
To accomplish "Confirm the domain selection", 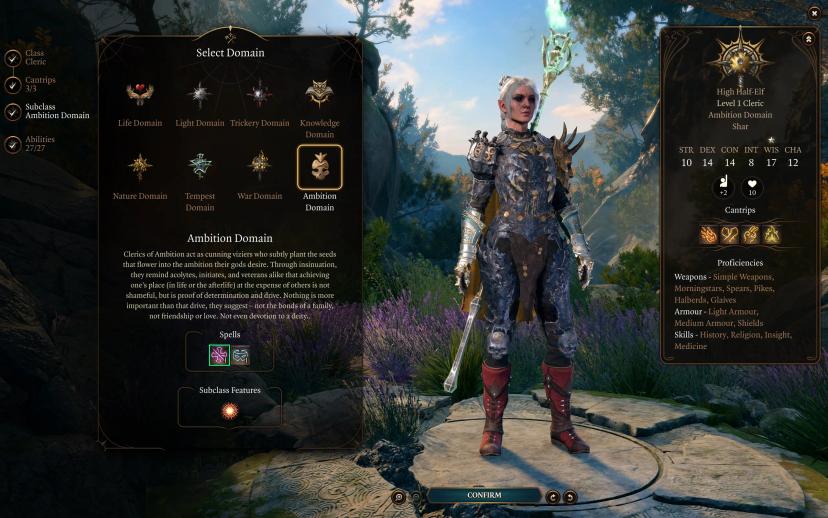I will point(484,495).
